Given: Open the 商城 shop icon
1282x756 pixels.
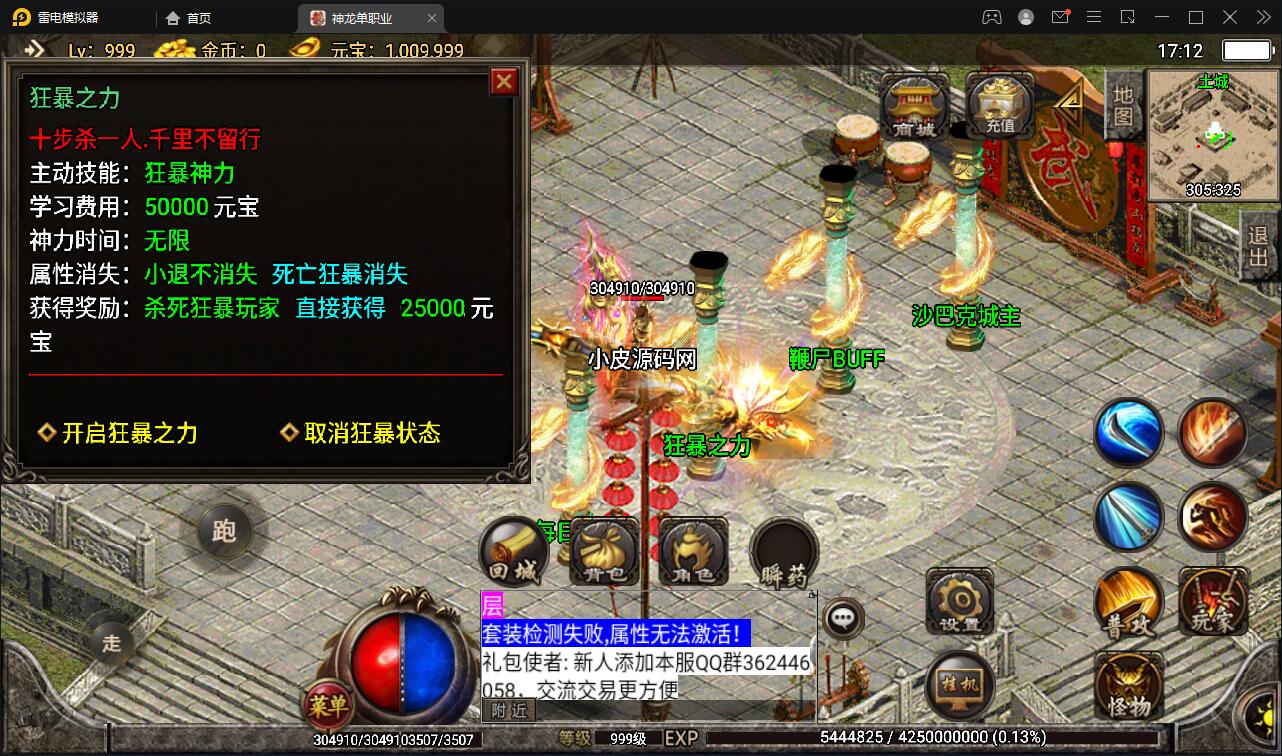Looking at the screenshot, I should coord(912,105).
